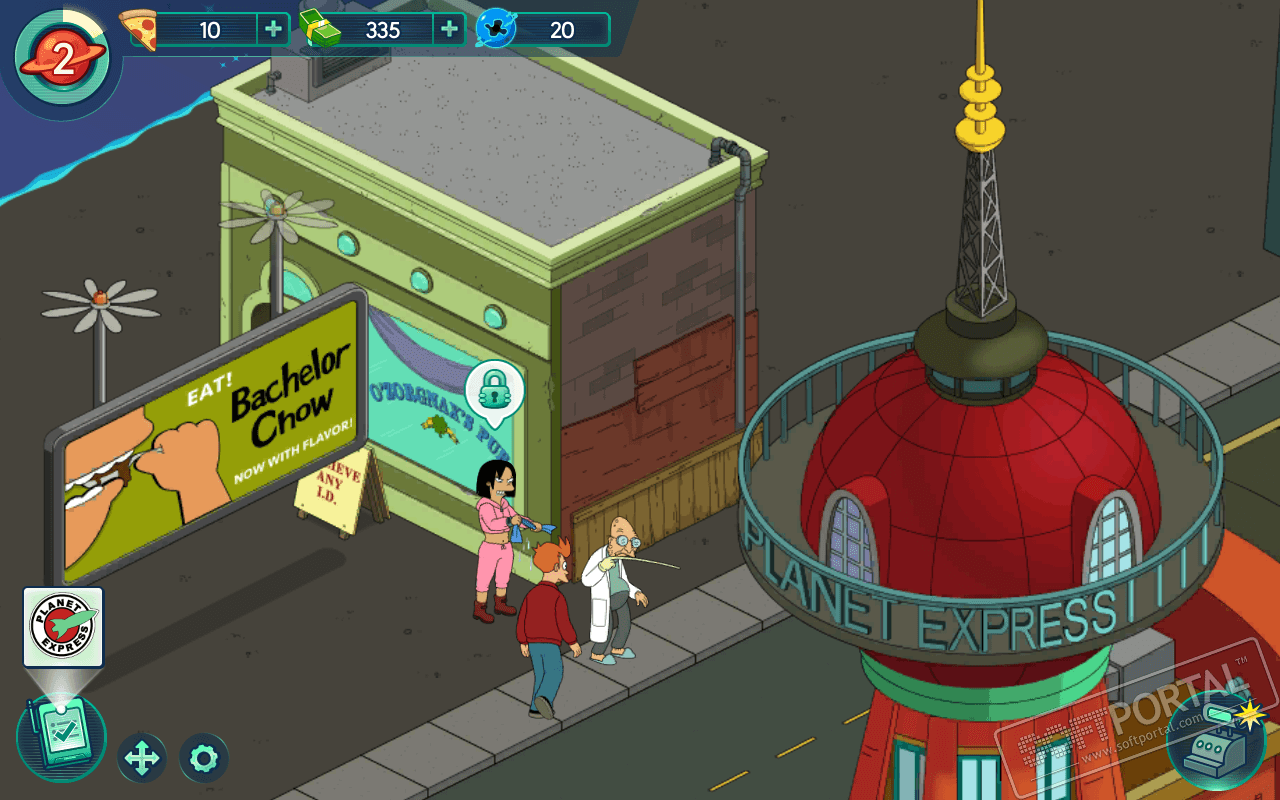Viewport: 1280px width, 800px height.
Task: Open the cash register store button
Action: (x=1216, y=742)
